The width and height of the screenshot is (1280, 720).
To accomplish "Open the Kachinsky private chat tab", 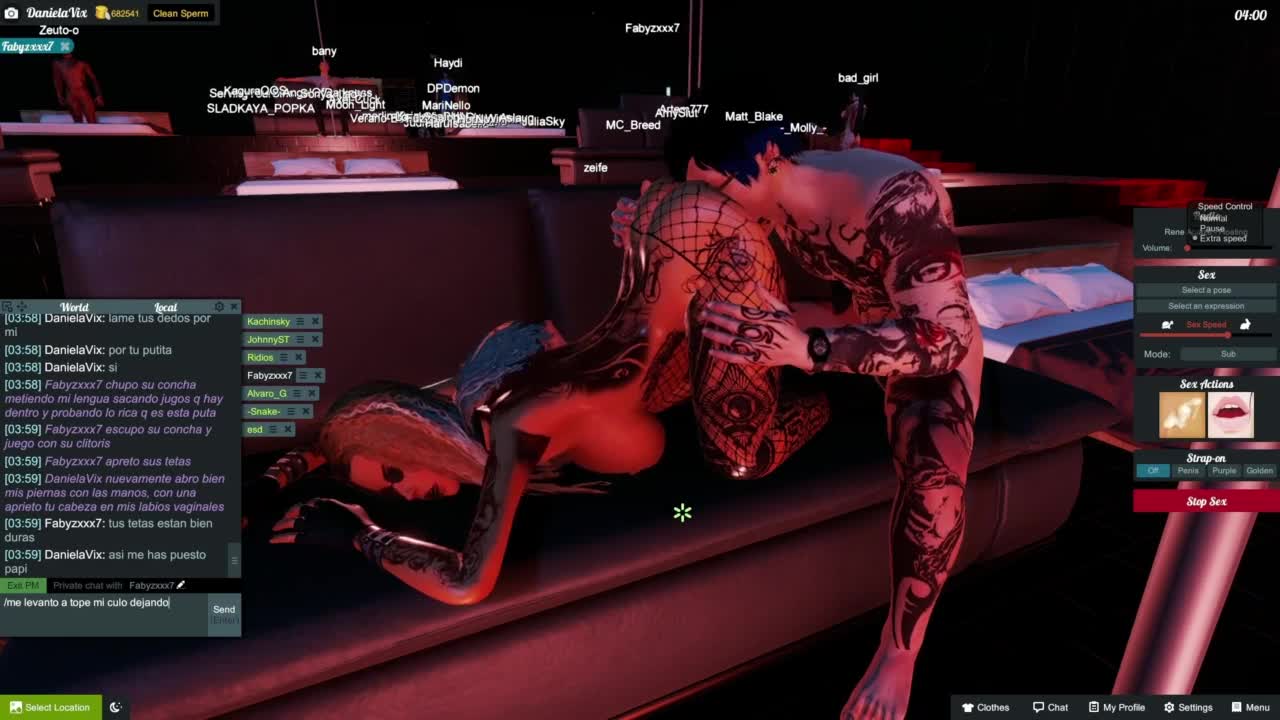I will click(268, 321).
